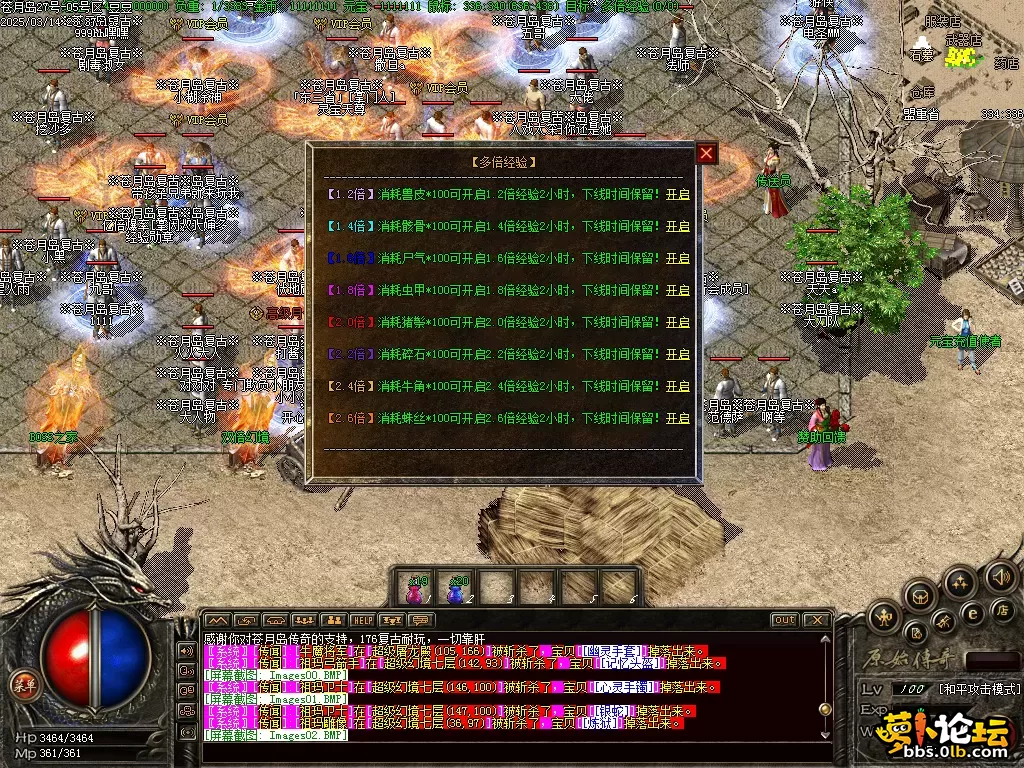Switch the 和平攻击模式 attack mode
Screen dimensions: 1024x768
pyautogui.click(x=979, y=689)
